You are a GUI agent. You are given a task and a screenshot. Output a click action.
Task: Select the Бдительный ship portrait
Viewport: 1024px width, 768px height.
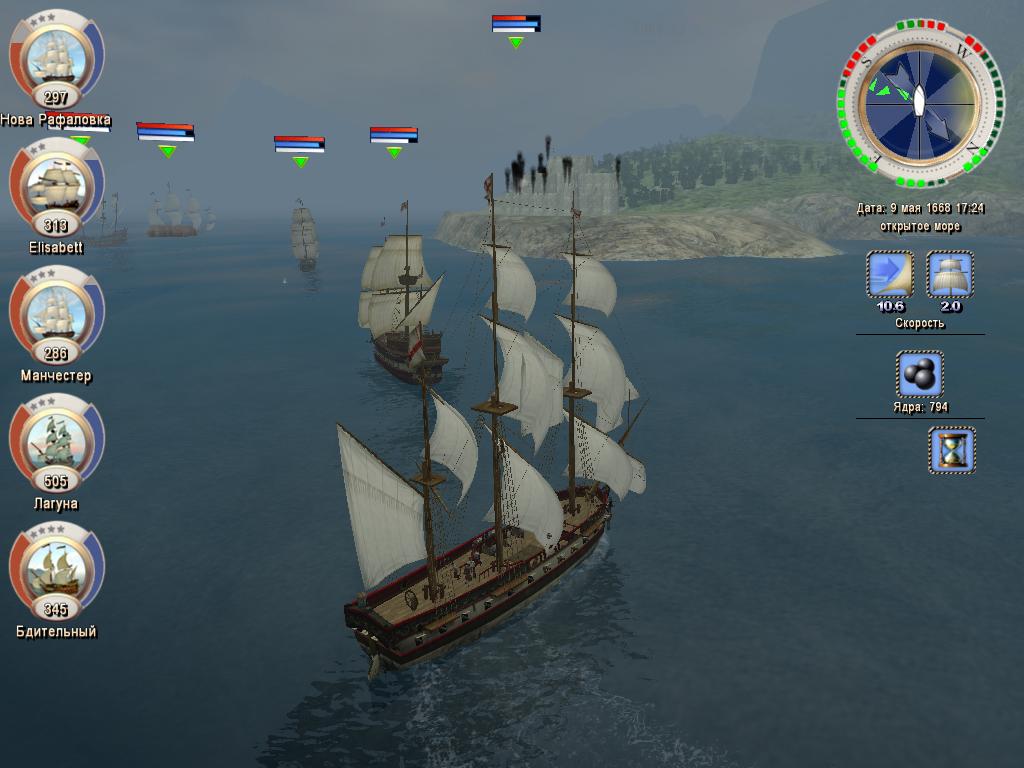56,569
